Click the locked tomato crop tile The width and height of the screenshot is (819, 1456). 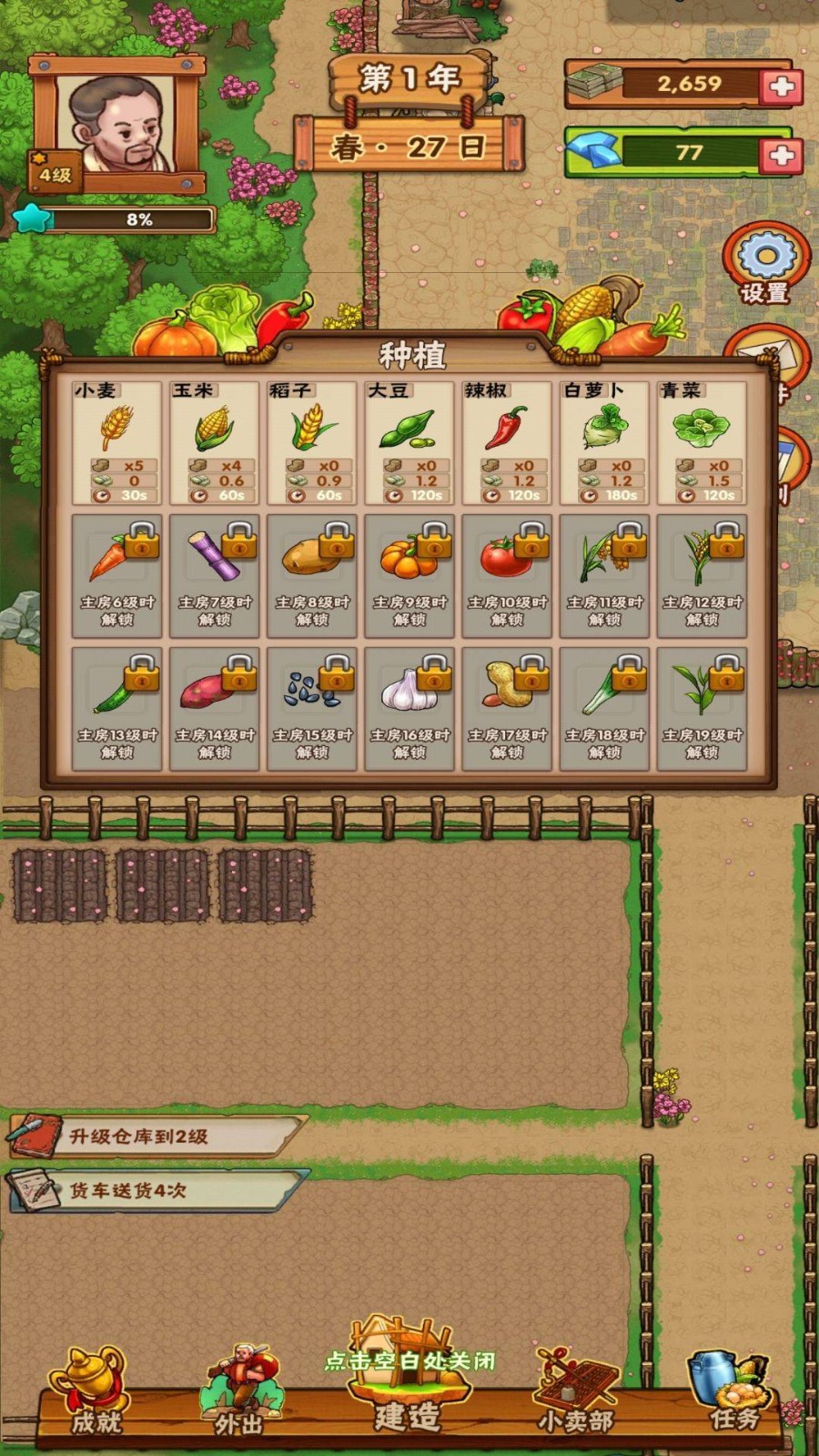pyautogui.click(x=507, y=575)
